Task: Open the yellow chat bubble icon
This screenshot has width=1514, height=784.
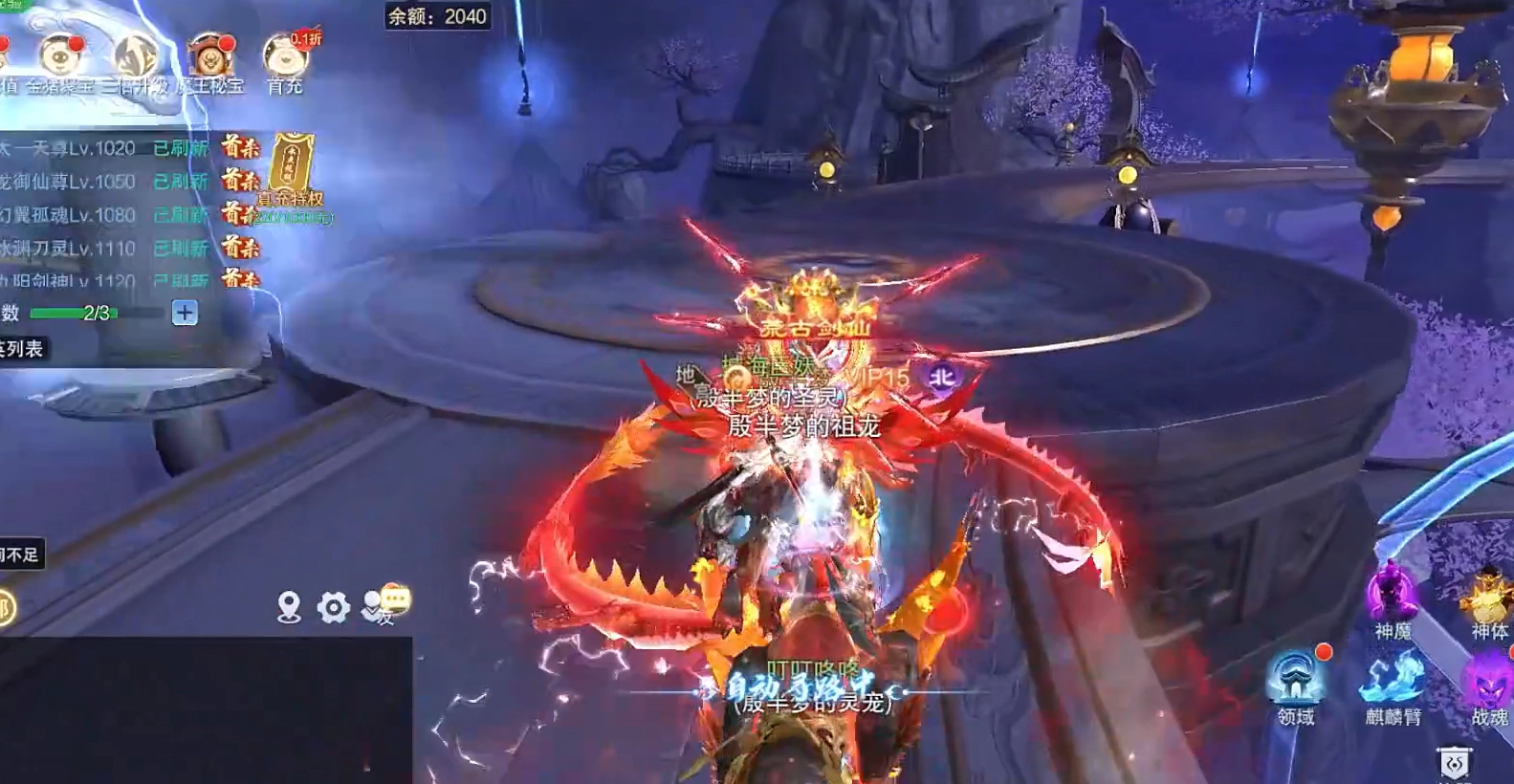Action: [396, 599]
